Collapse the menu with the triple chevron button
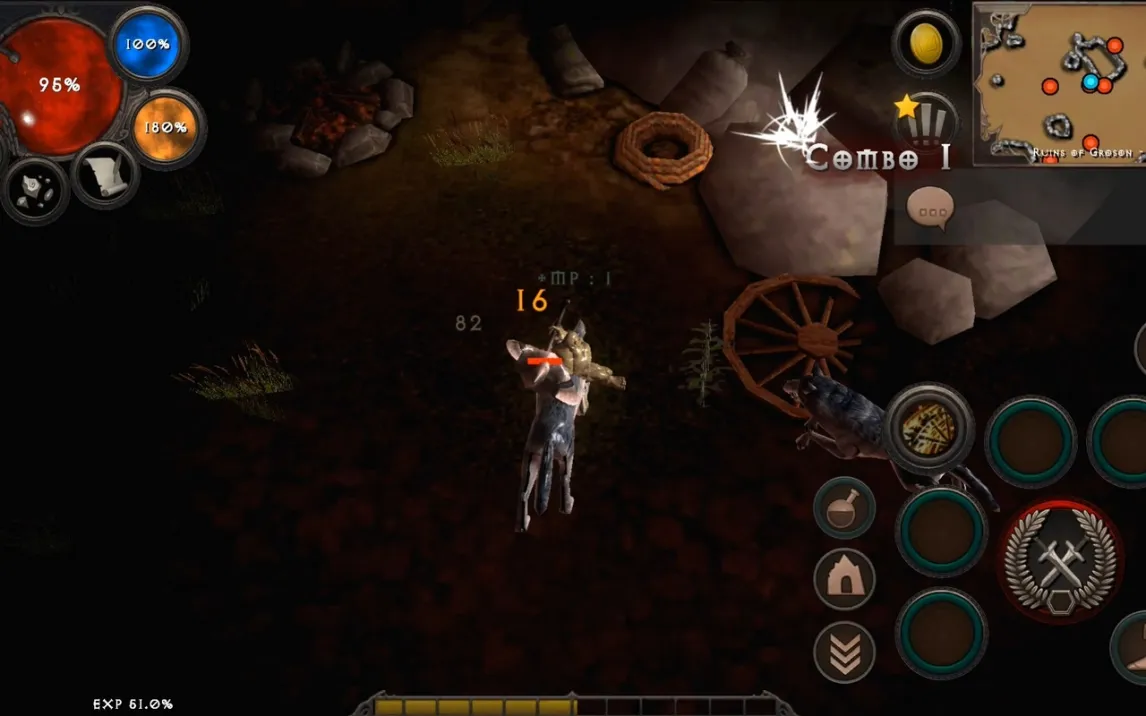The height and width of the screenshot is (716, 1146). [x=844, y=651]
